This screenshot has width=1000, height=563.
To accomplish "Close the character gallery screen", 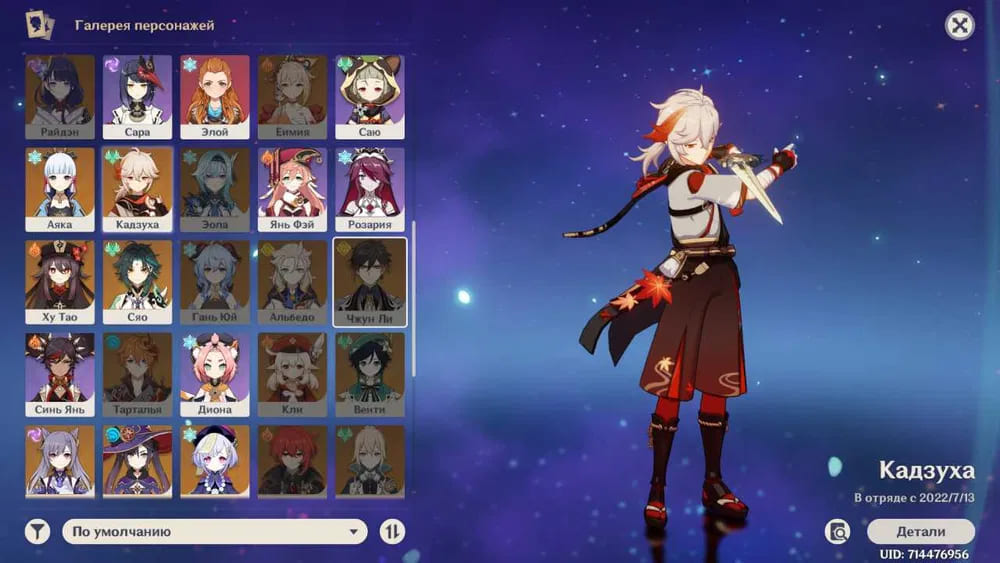I will (960, 26).
